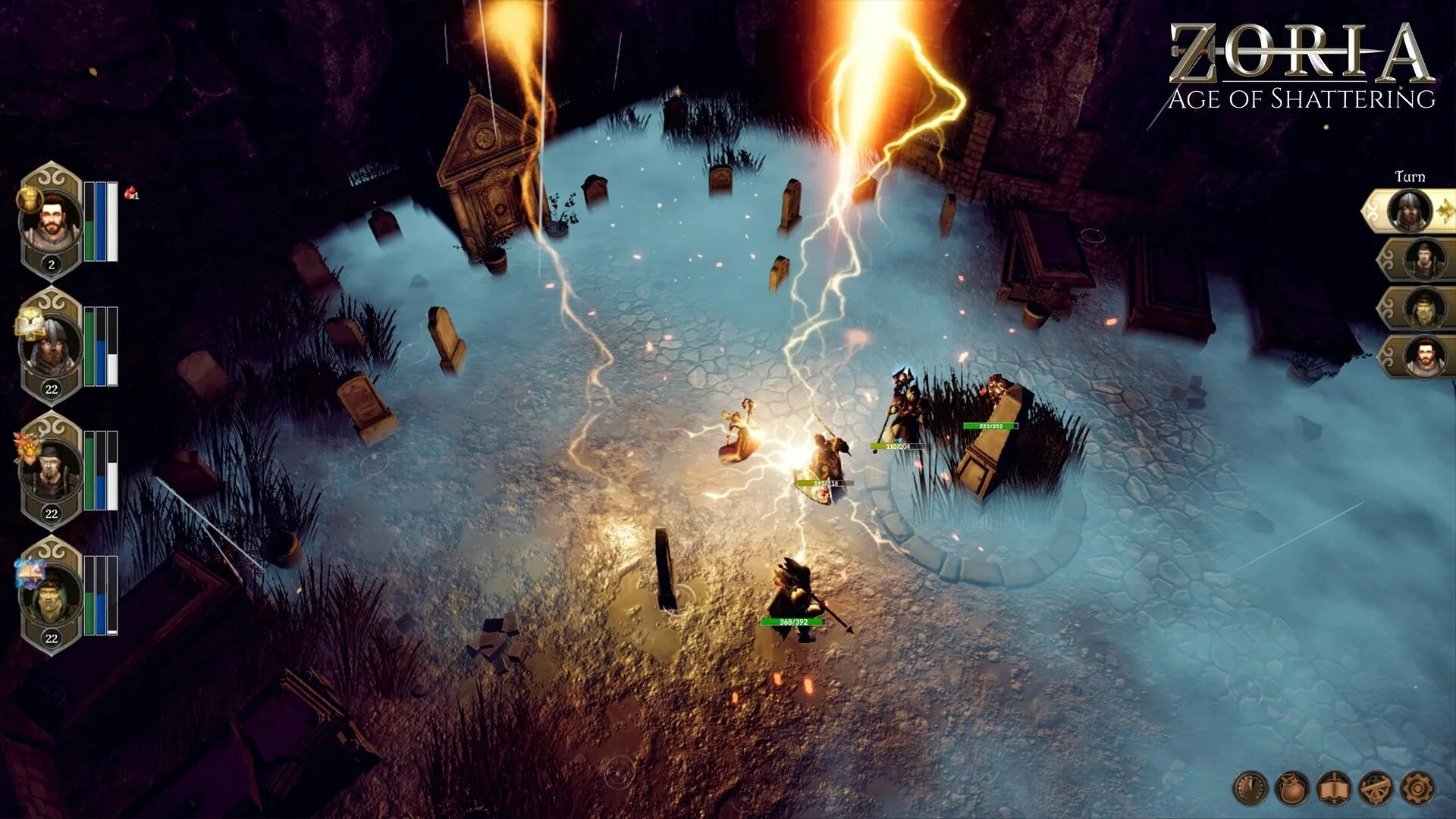Click the Turn label above the turn order panel
1456x819 pixels.
pyautogui.click(x=1412, y=176)
